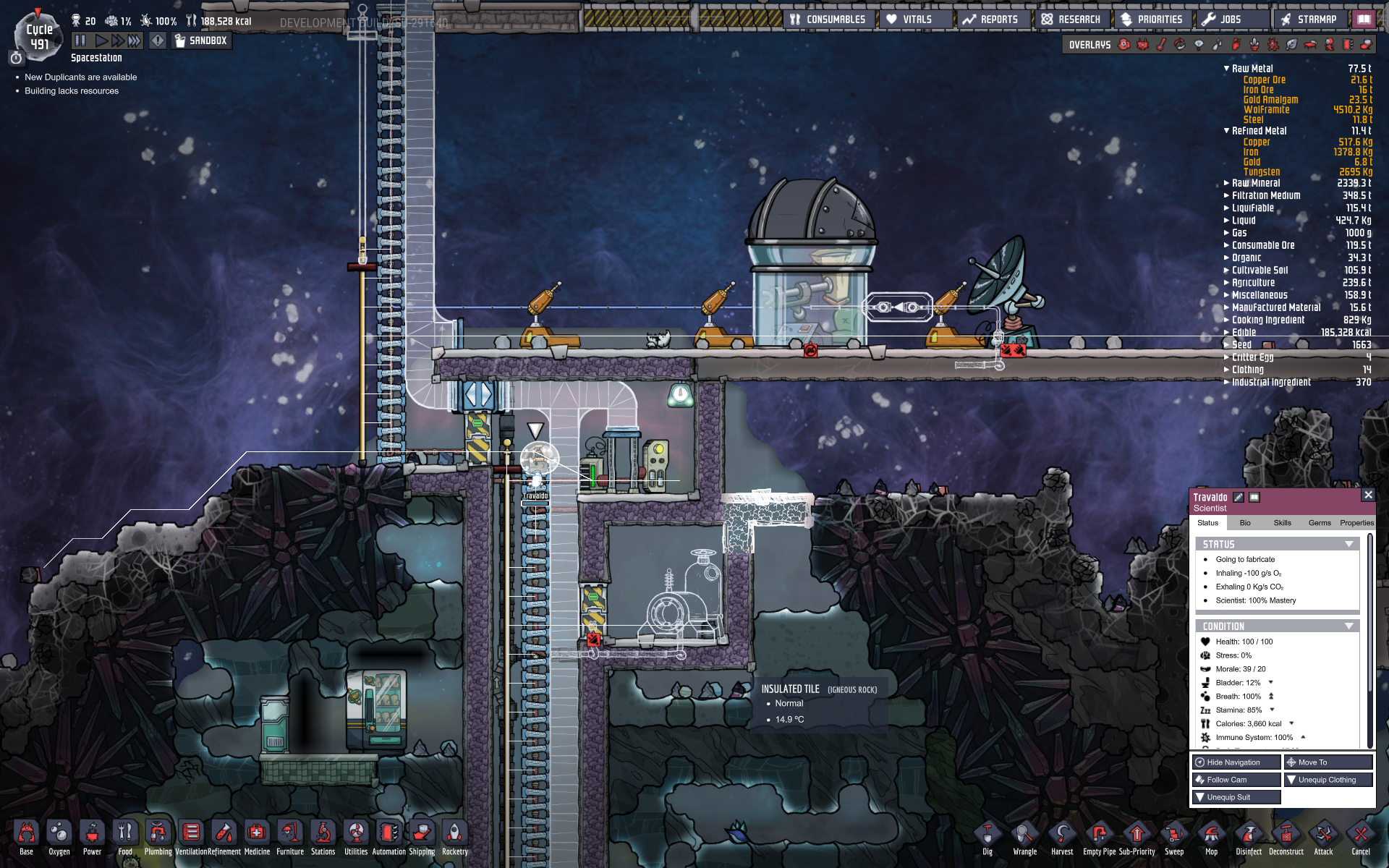Pause the game simulation

pos(80,41)
